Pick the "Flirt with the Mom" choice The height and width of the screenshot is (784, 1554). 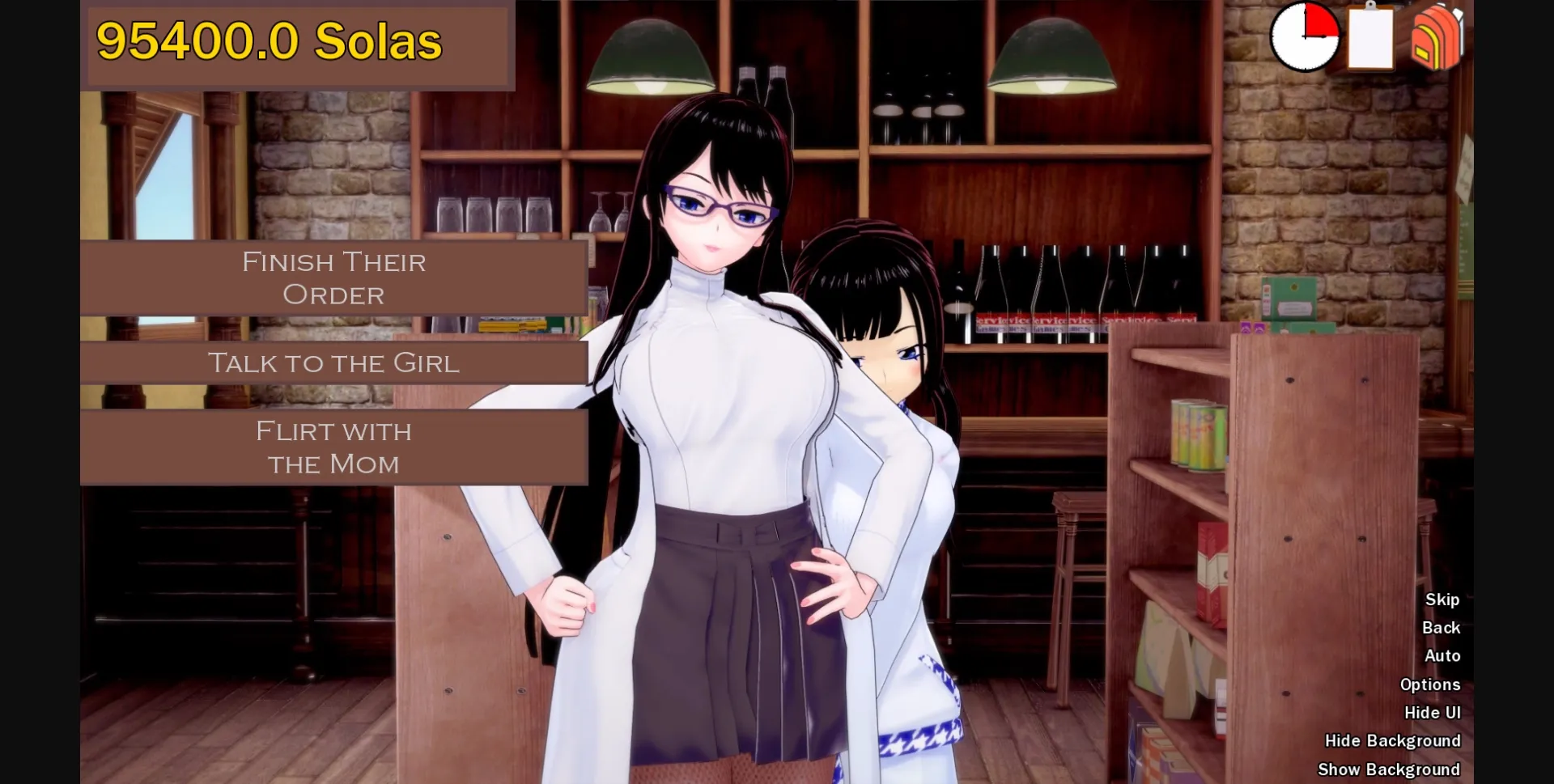tap(333, 447)
